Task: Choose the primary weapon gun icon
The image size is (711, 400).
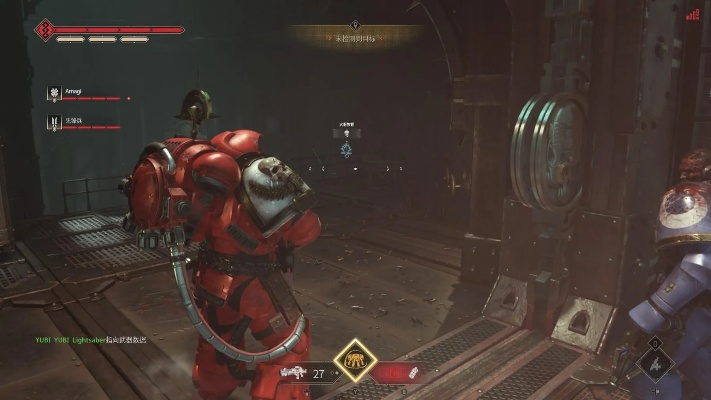Action: click(x=295, y=373)
